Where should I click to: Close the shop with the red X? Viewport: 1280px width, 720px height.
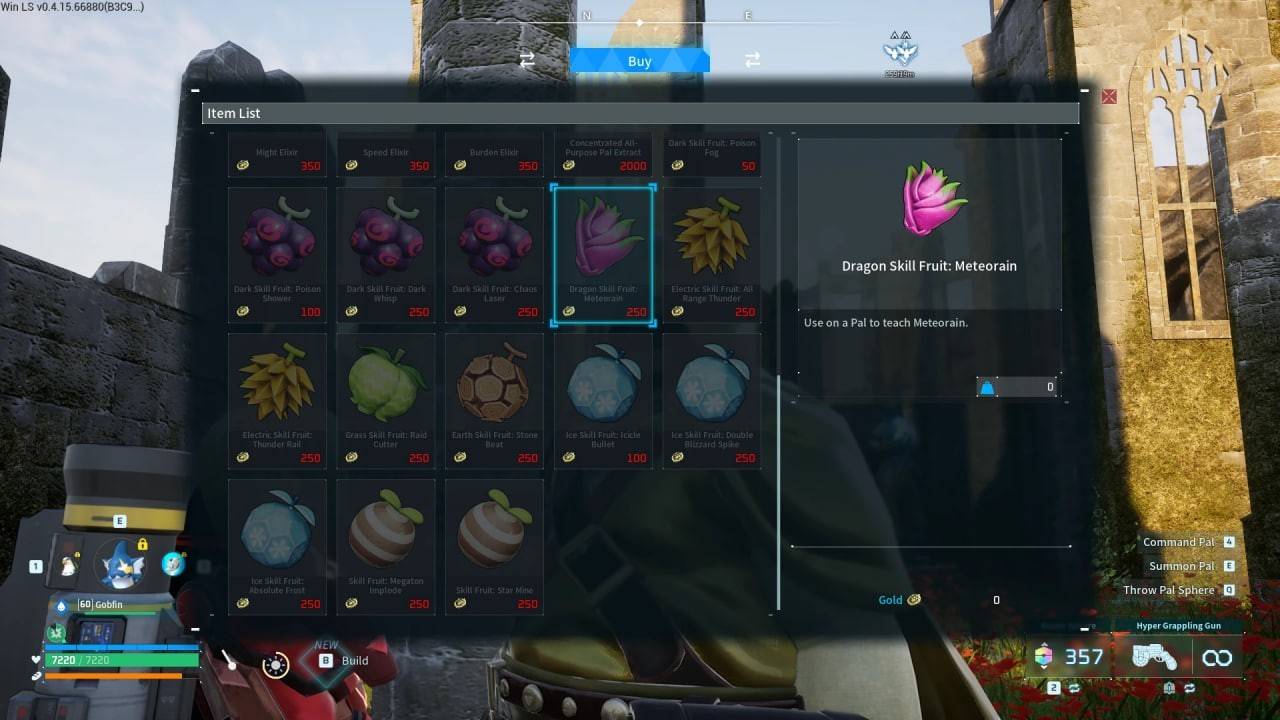(x=1108, y=95)
